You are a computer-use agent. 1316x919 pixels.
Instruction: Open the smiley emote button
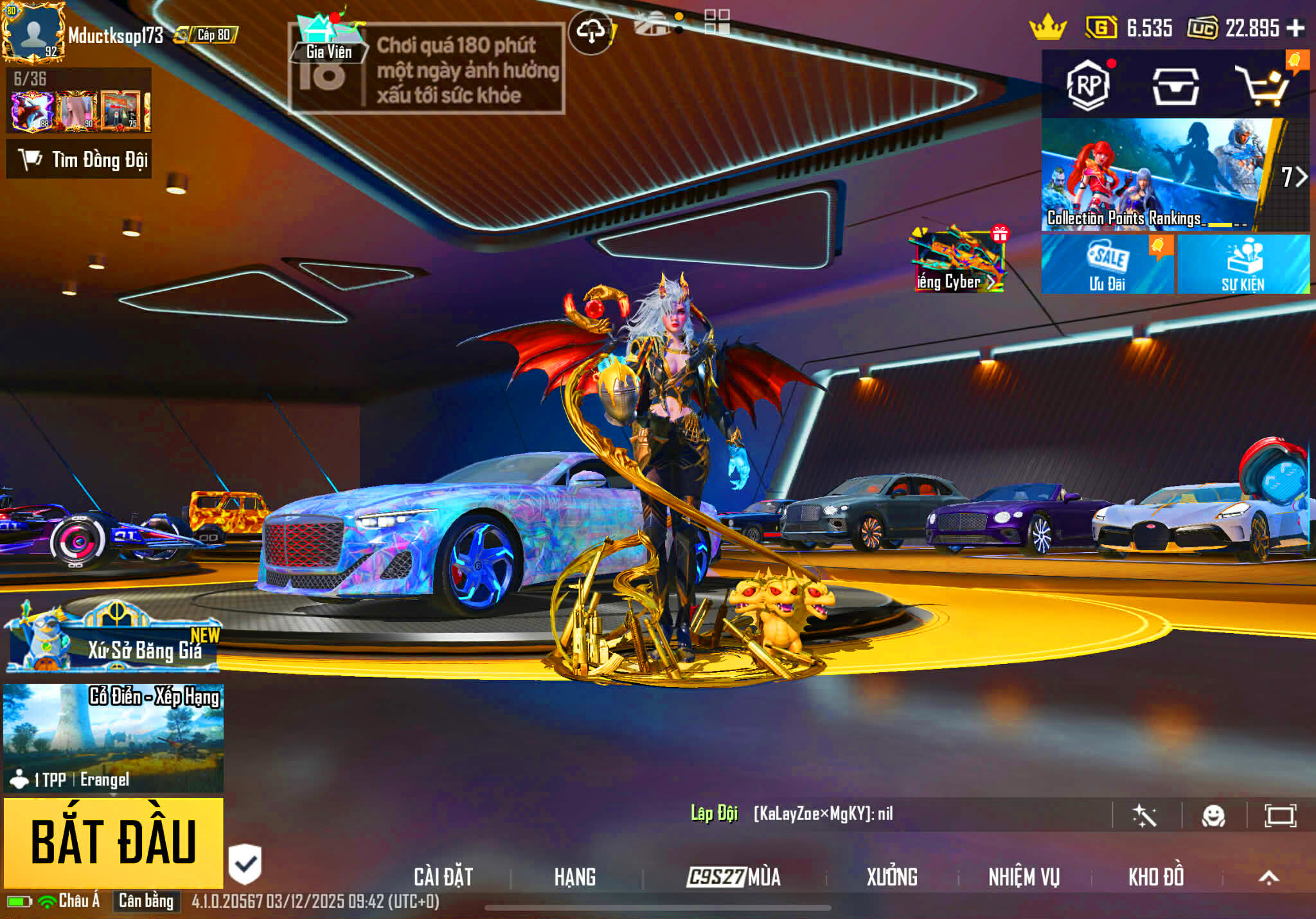1213,816
